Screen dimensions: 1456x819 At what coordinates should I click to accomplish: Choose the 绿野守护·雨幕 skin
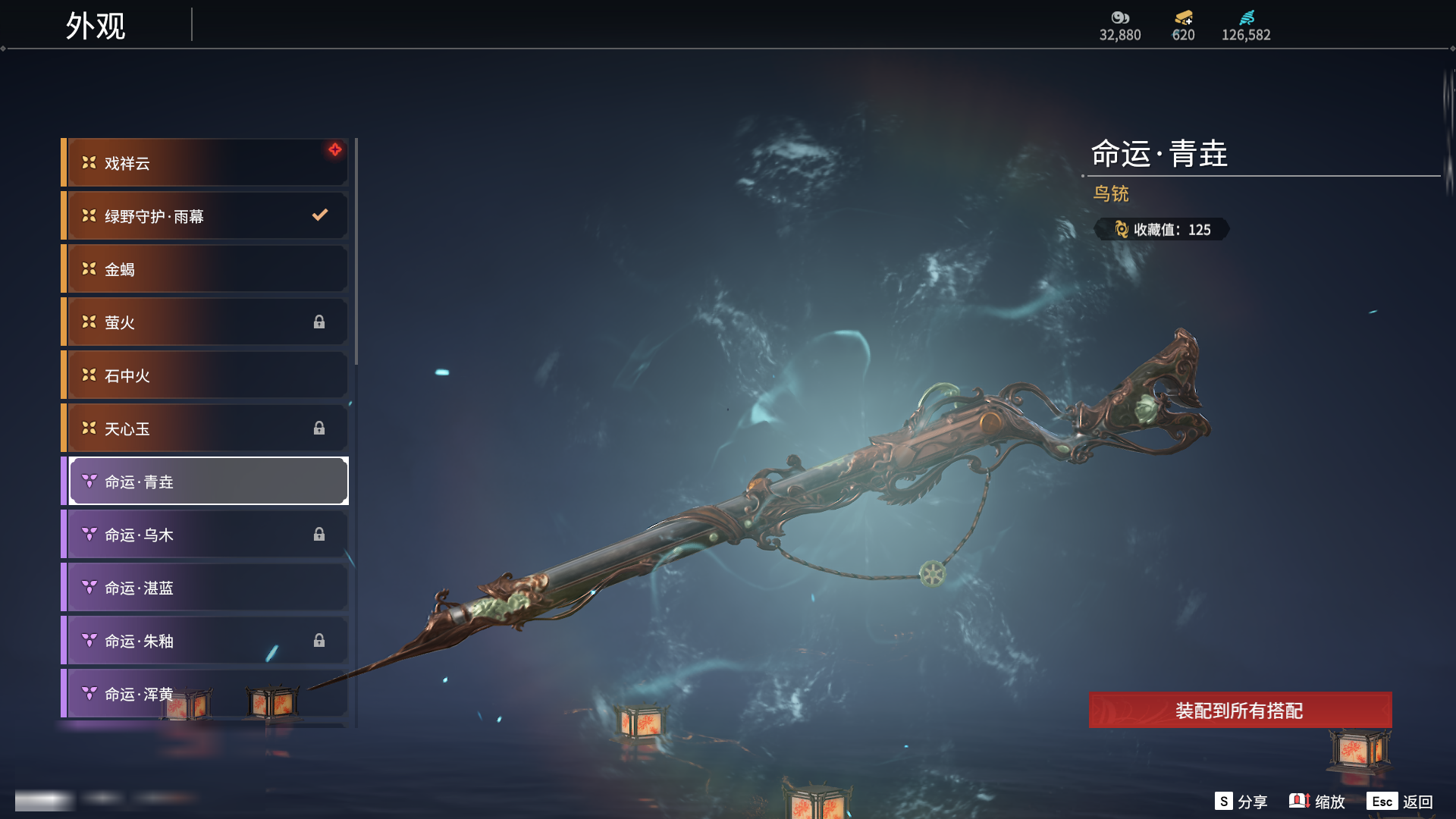click(x=205, y=216)
